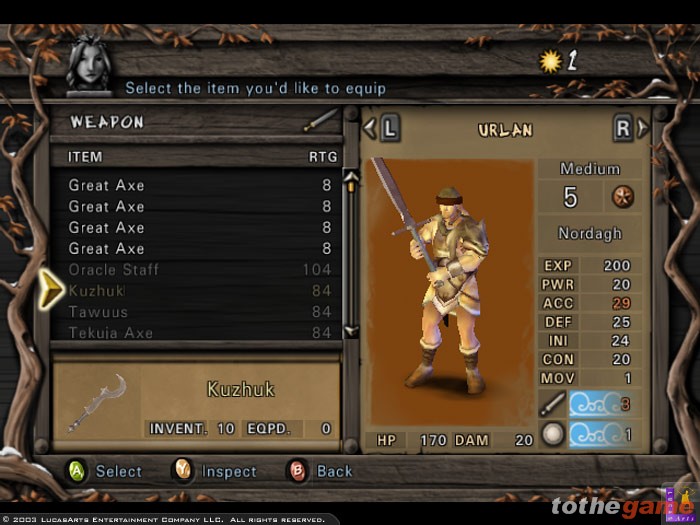Select the Tawuus weapon entry
This screenshot has width=700, height=525.
(98, 312)
